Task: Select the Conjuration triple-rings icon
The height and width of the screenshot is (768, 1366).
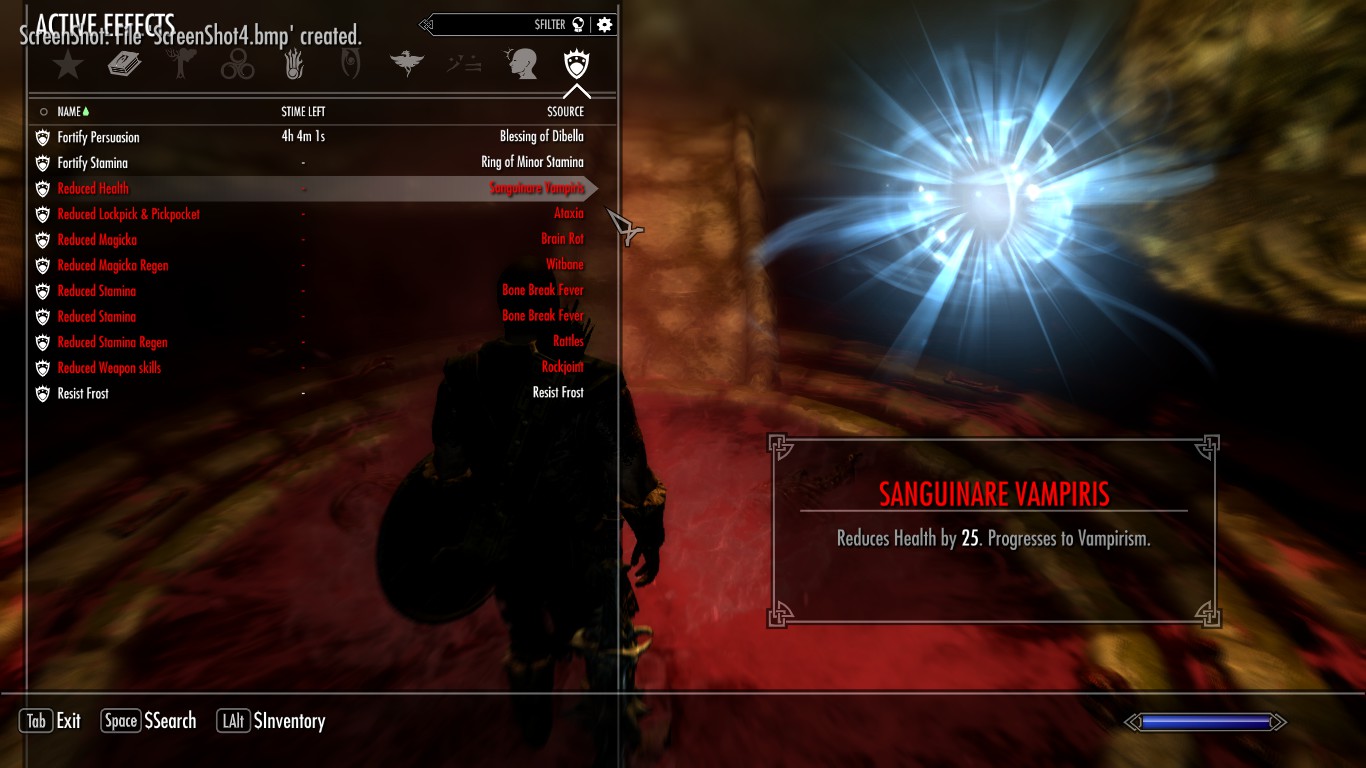Action: point(239,63)
